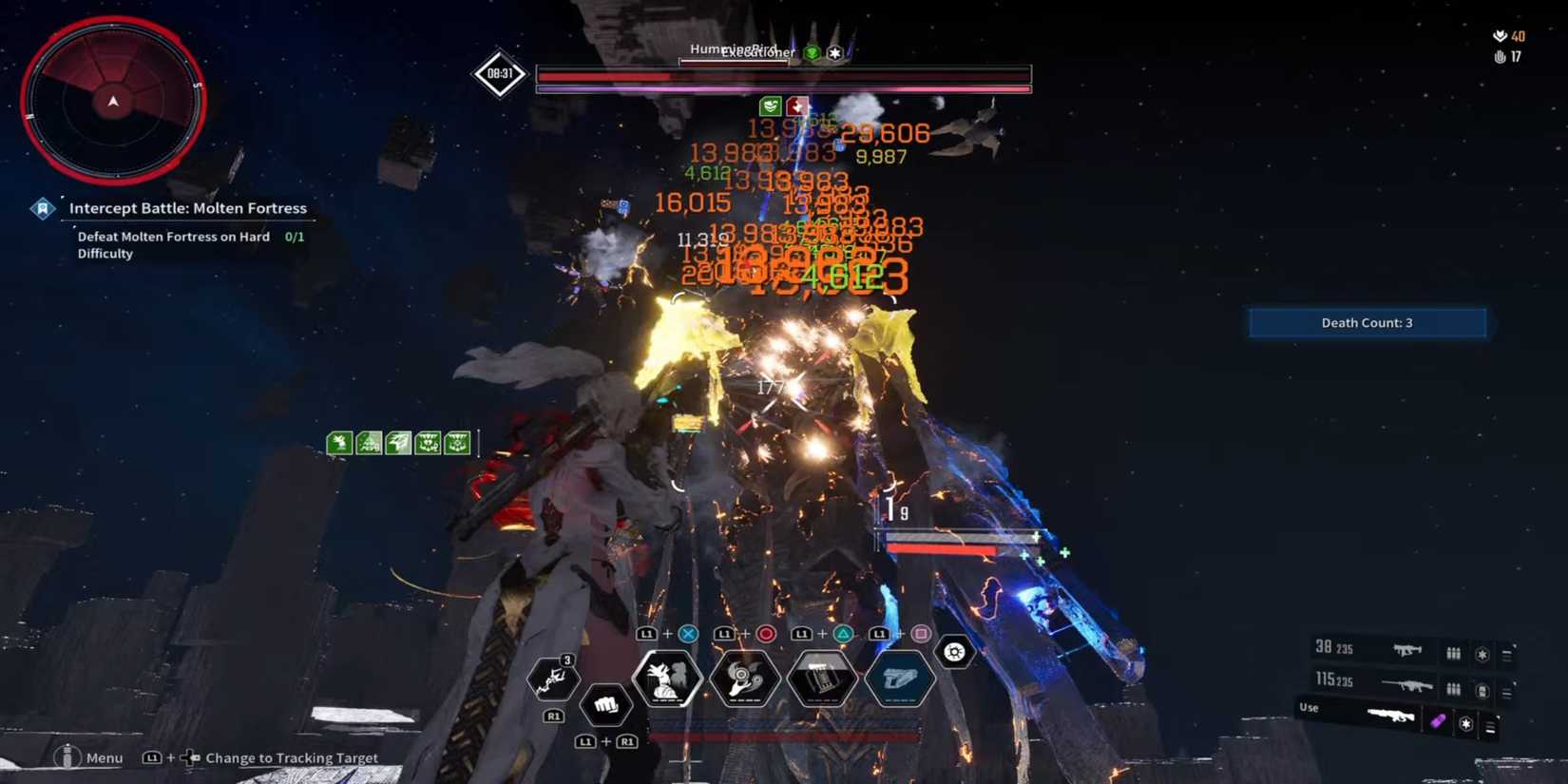Expand the options list beside the Use slot
This screenshot has width=1568, height=784.
point(1490,725)
